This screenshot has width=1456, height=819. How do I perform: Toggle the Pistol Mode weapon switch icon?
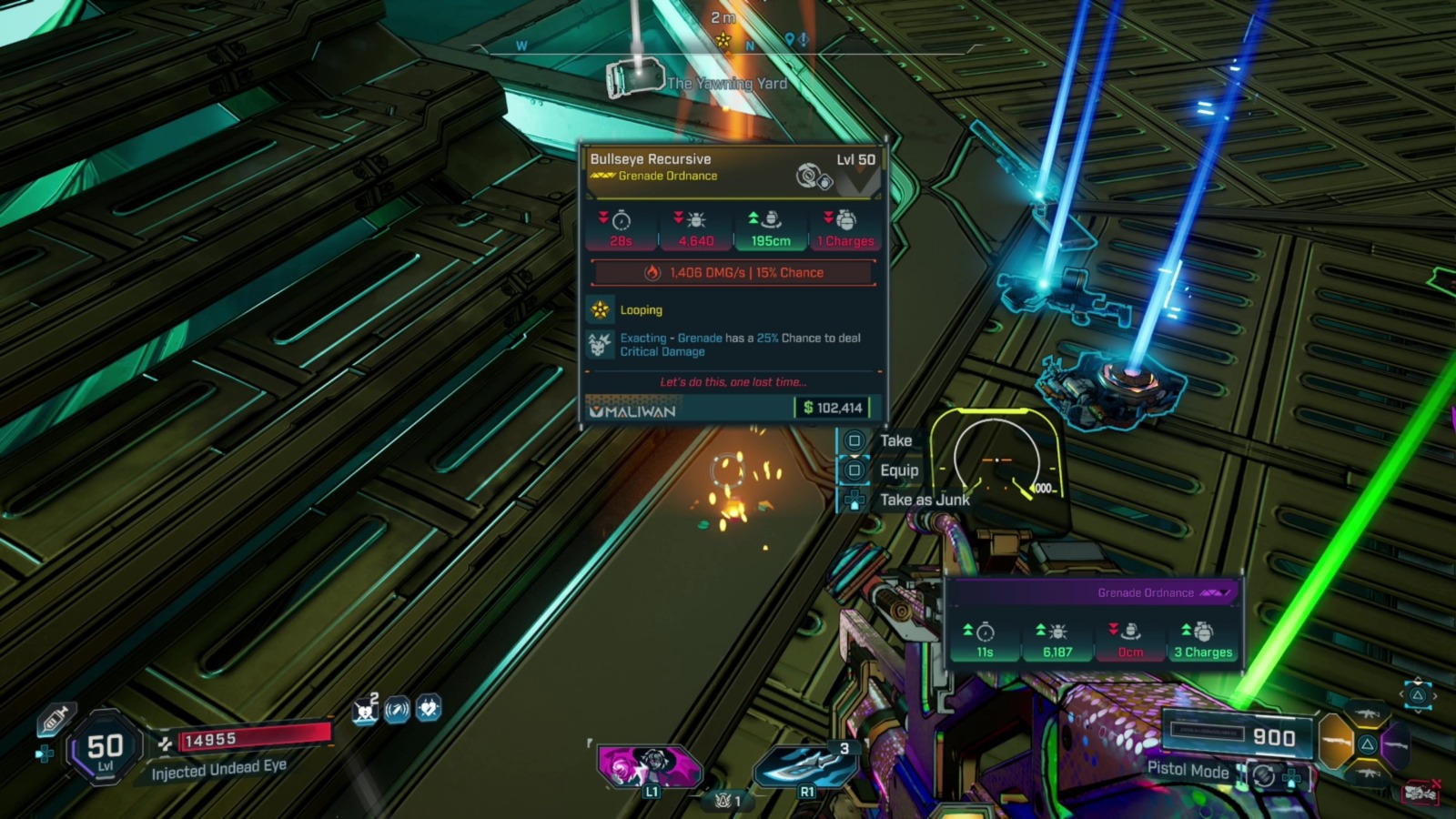pyautogui.click(x=1264, y=776)
